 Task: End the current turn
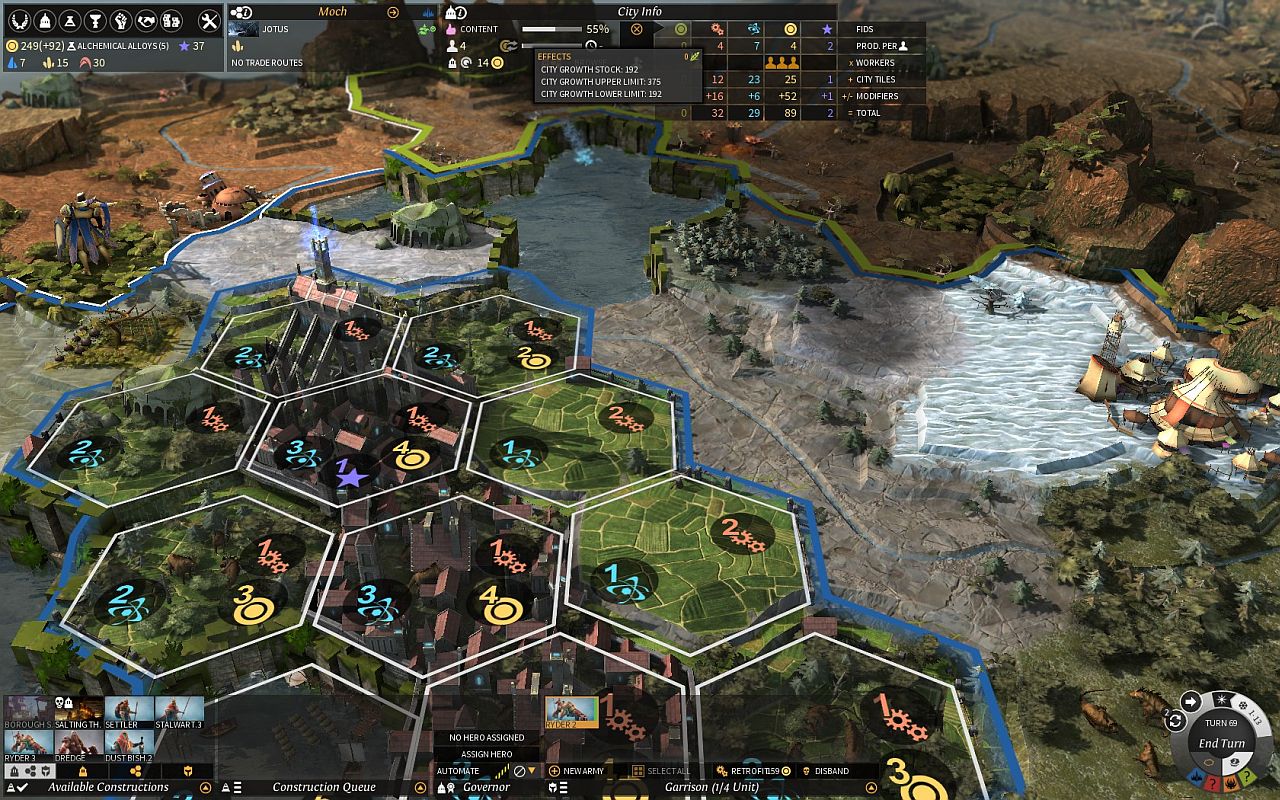pos(1222,744)
